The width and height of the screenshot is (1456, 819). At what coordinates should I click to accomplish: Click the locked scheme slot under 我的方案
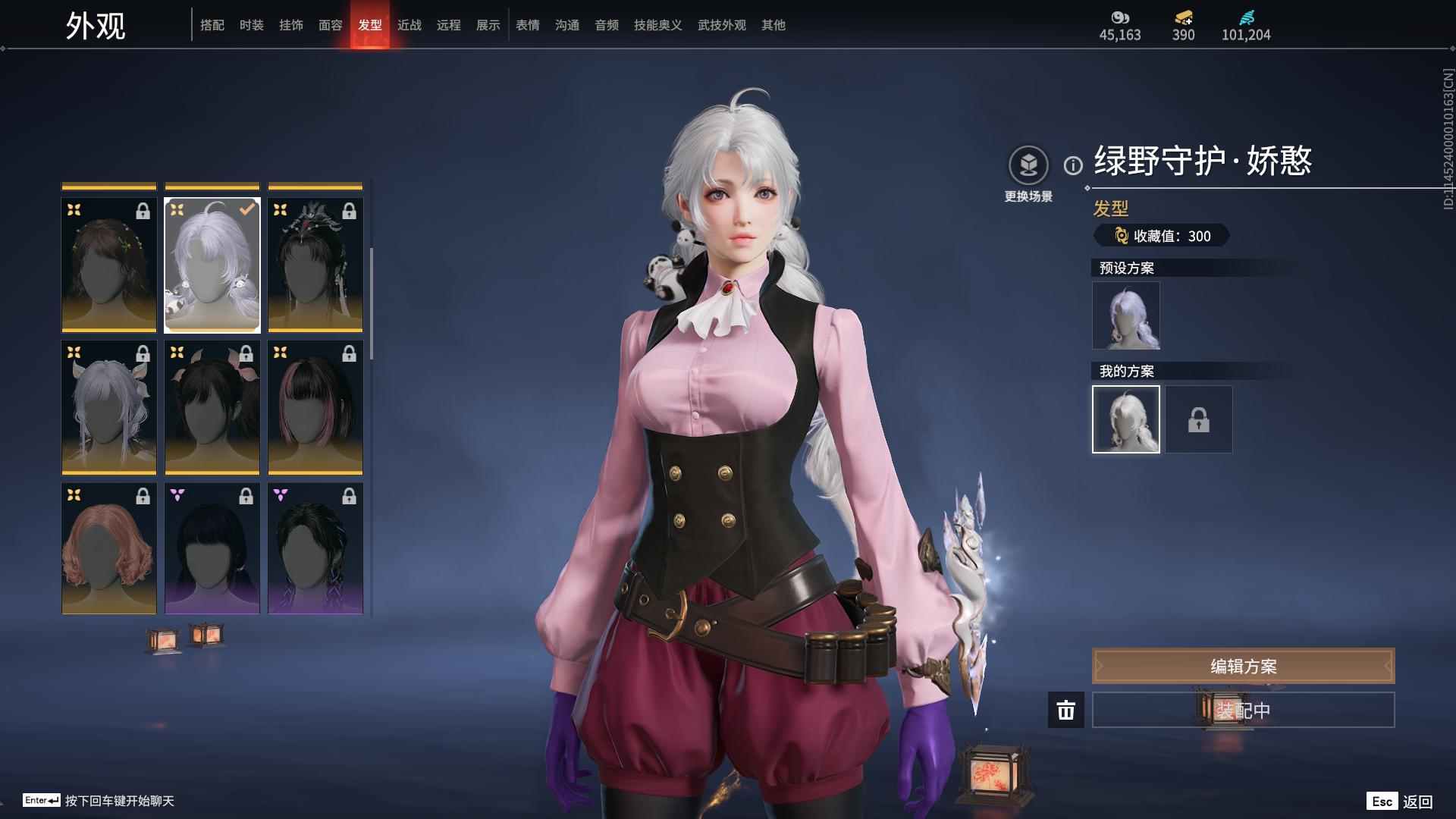coord(1199,419)
